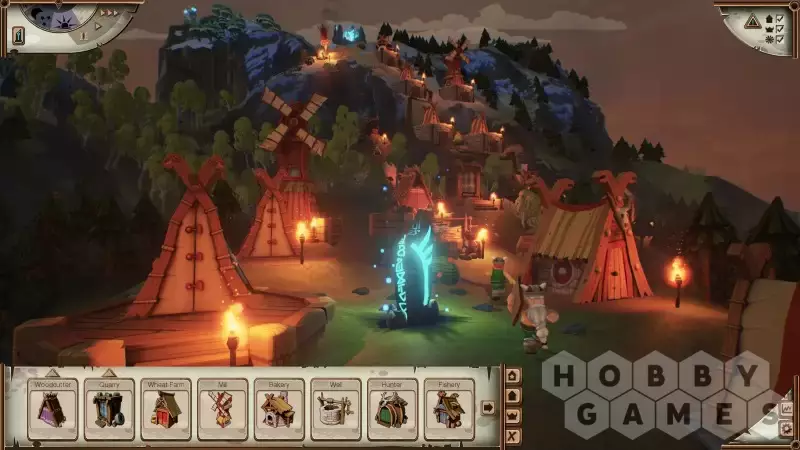
Task: Click the triangle warning alert icon
Action: click(x=753, y=22)
